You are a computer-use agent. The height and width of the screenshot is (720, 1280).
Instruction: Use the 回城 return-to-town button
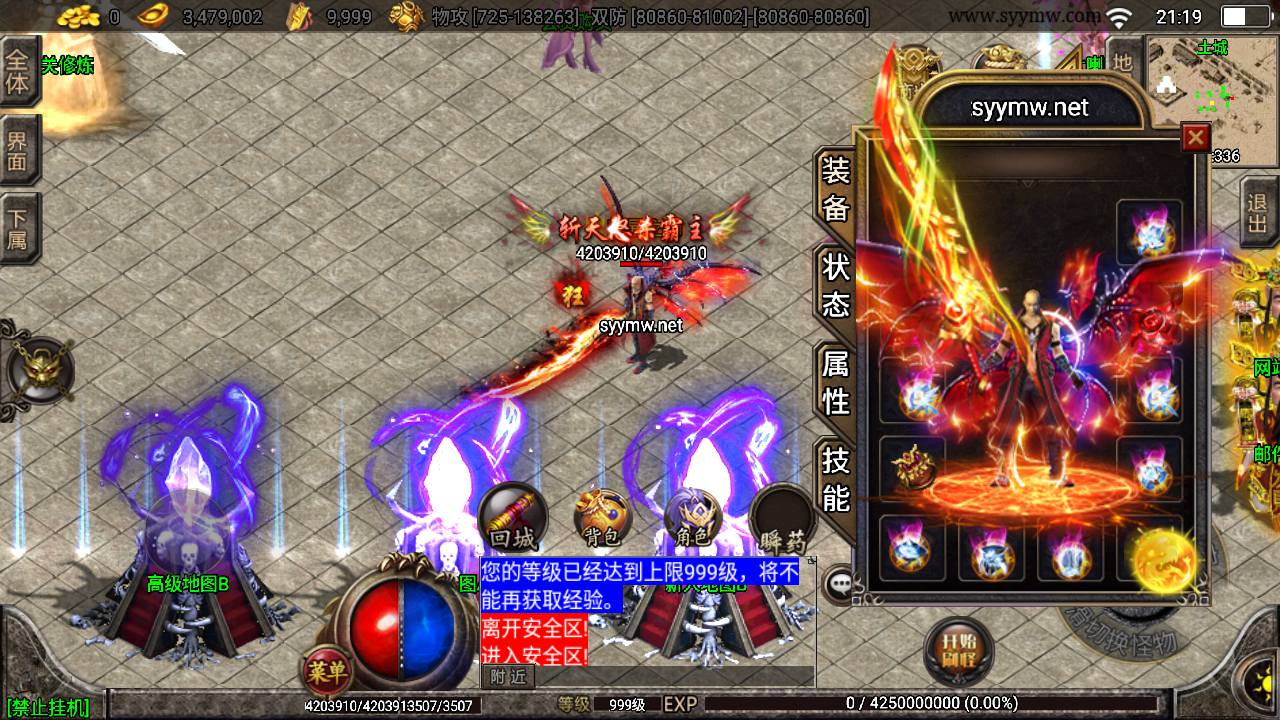click(x=512, y=519)
